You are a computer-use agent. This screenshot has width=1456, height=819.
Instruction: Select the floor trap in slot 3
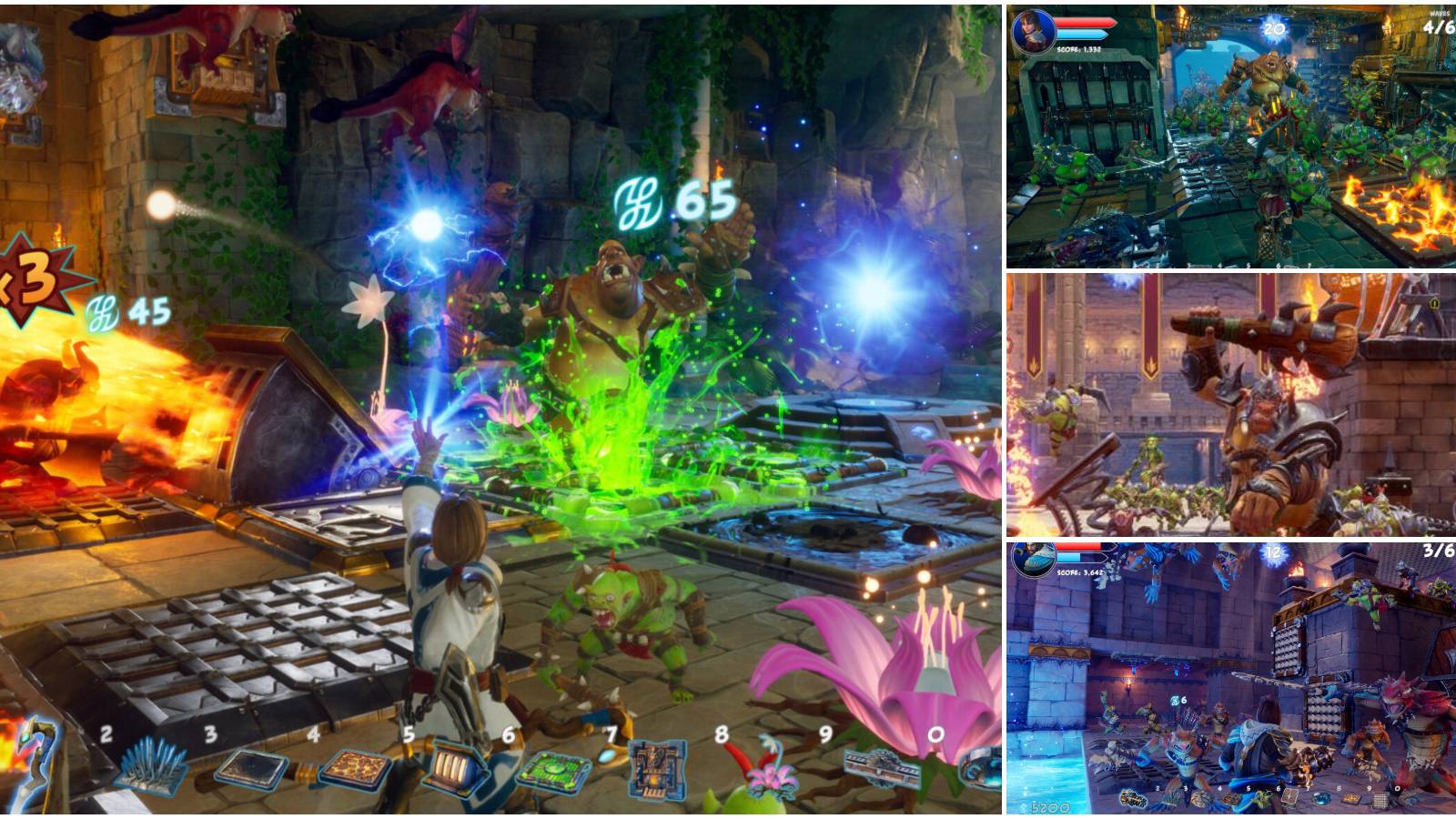pos(250,769)
